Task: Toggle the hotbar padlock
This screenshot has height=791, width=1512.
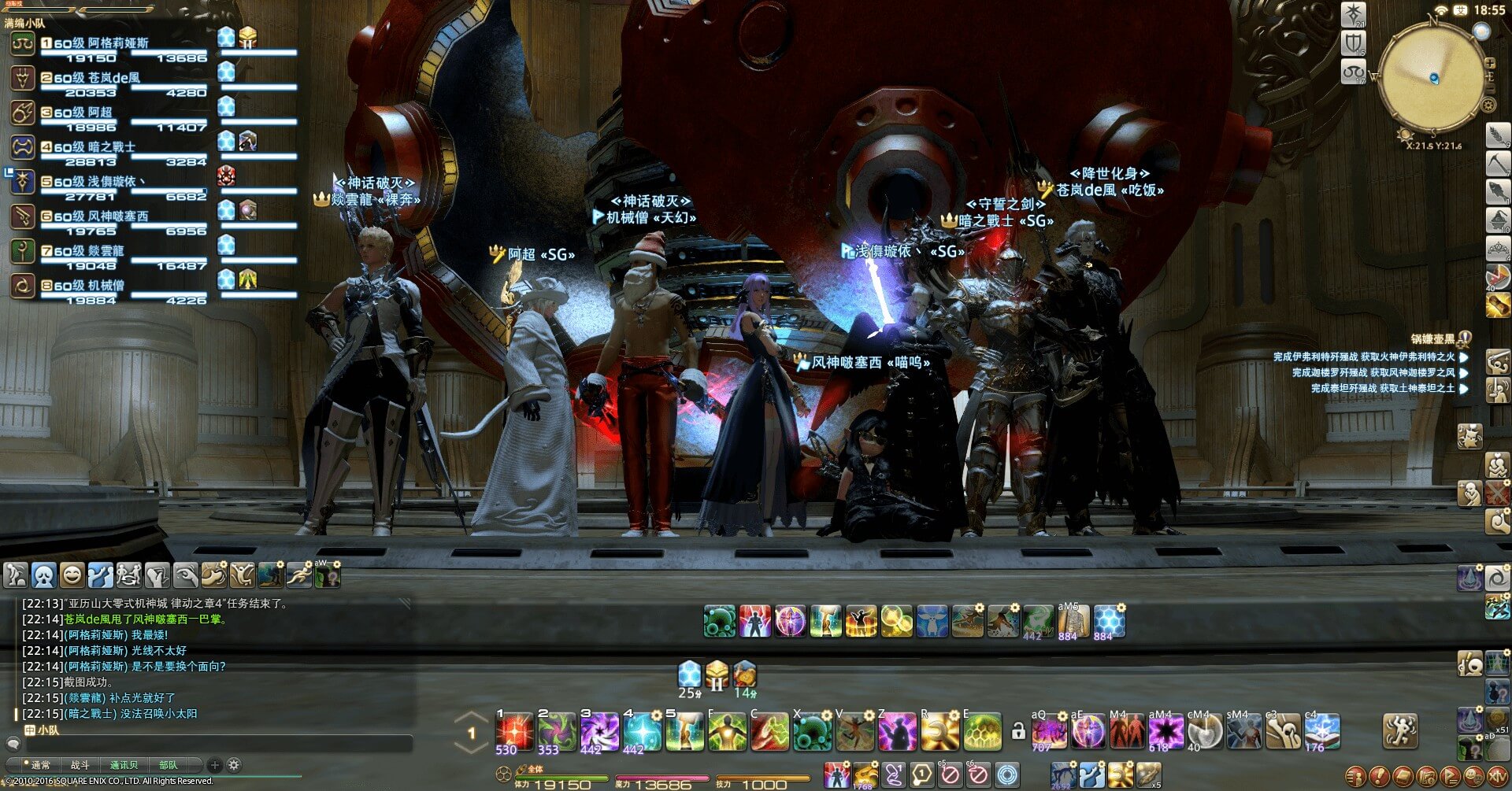Action: click(1018, 732)
